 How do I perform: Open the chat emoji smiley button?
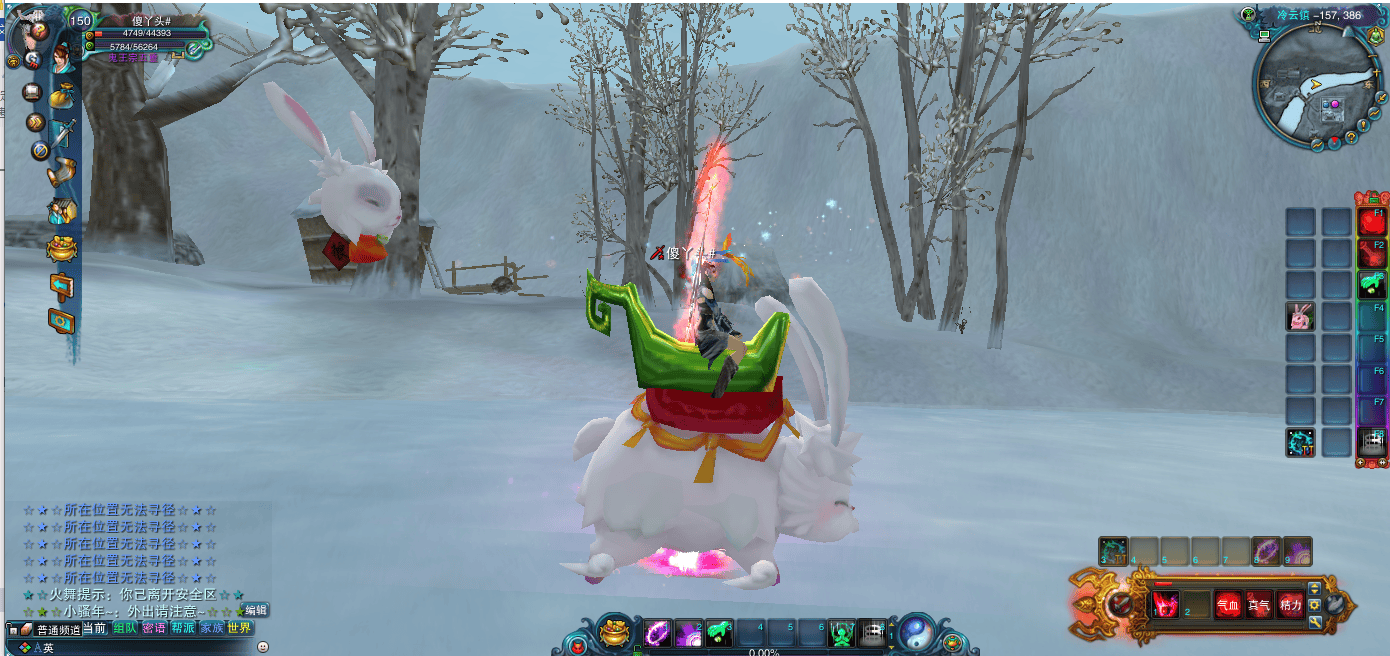click(x=263, y=647)
